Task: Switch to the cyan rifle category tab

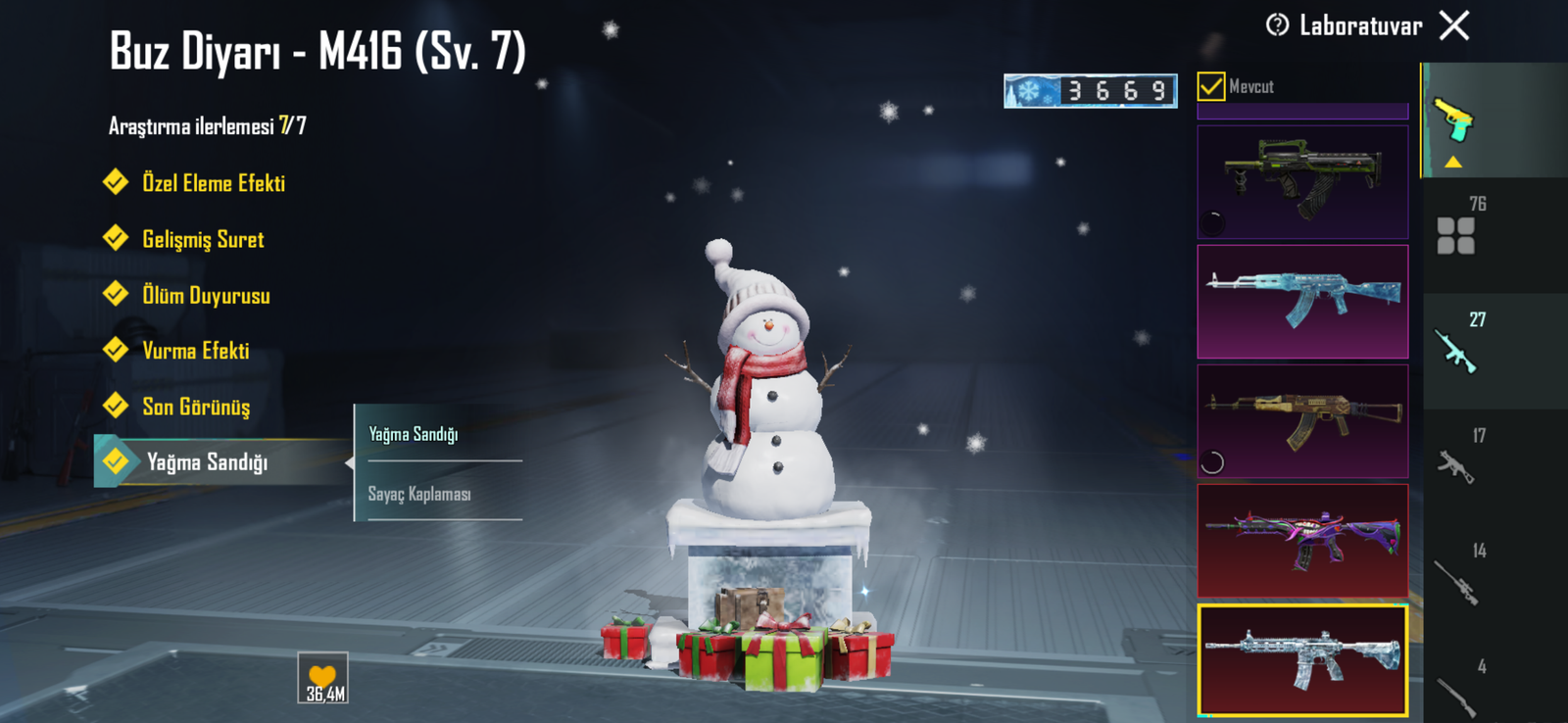Action: click(1456, 351)
